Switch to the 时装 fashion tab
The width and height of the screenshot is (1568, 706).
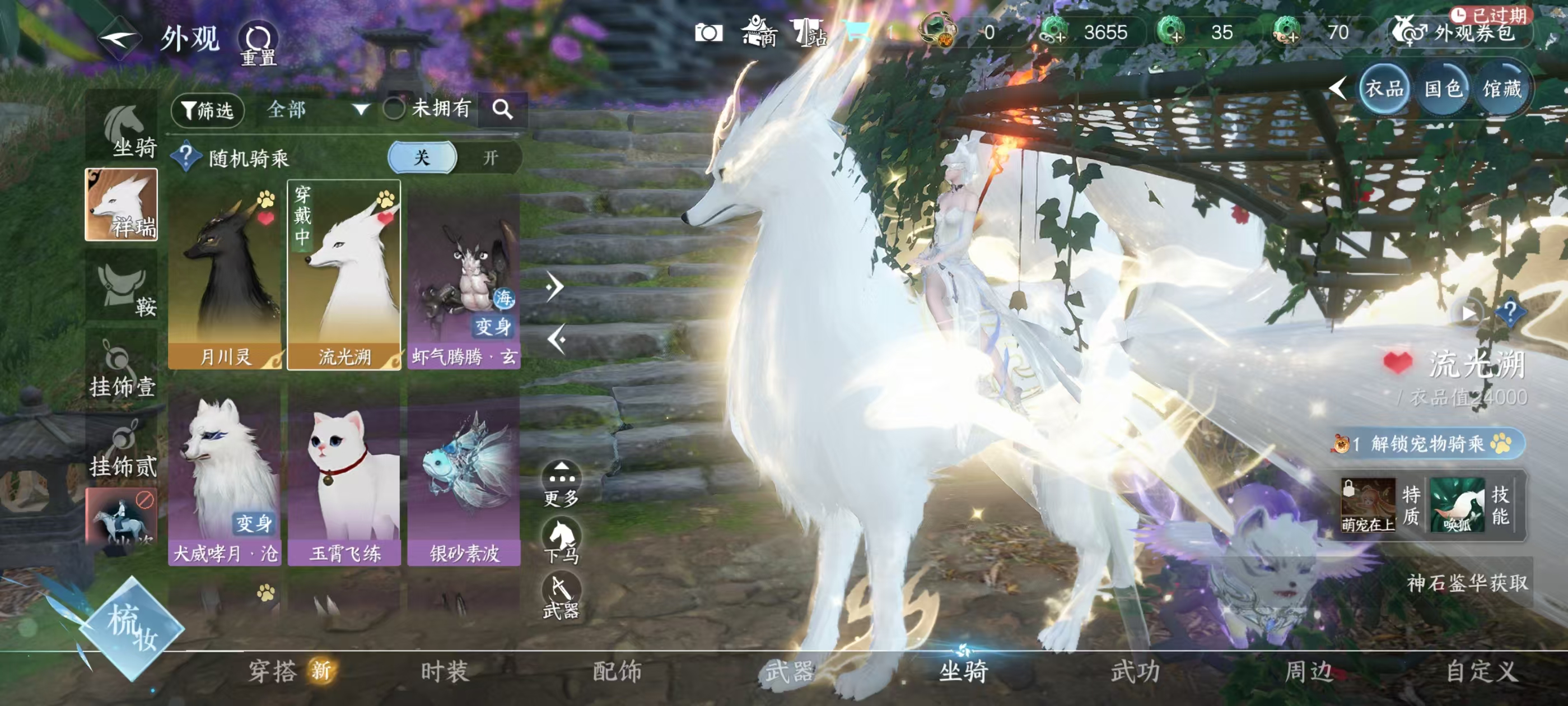(445, 671)
